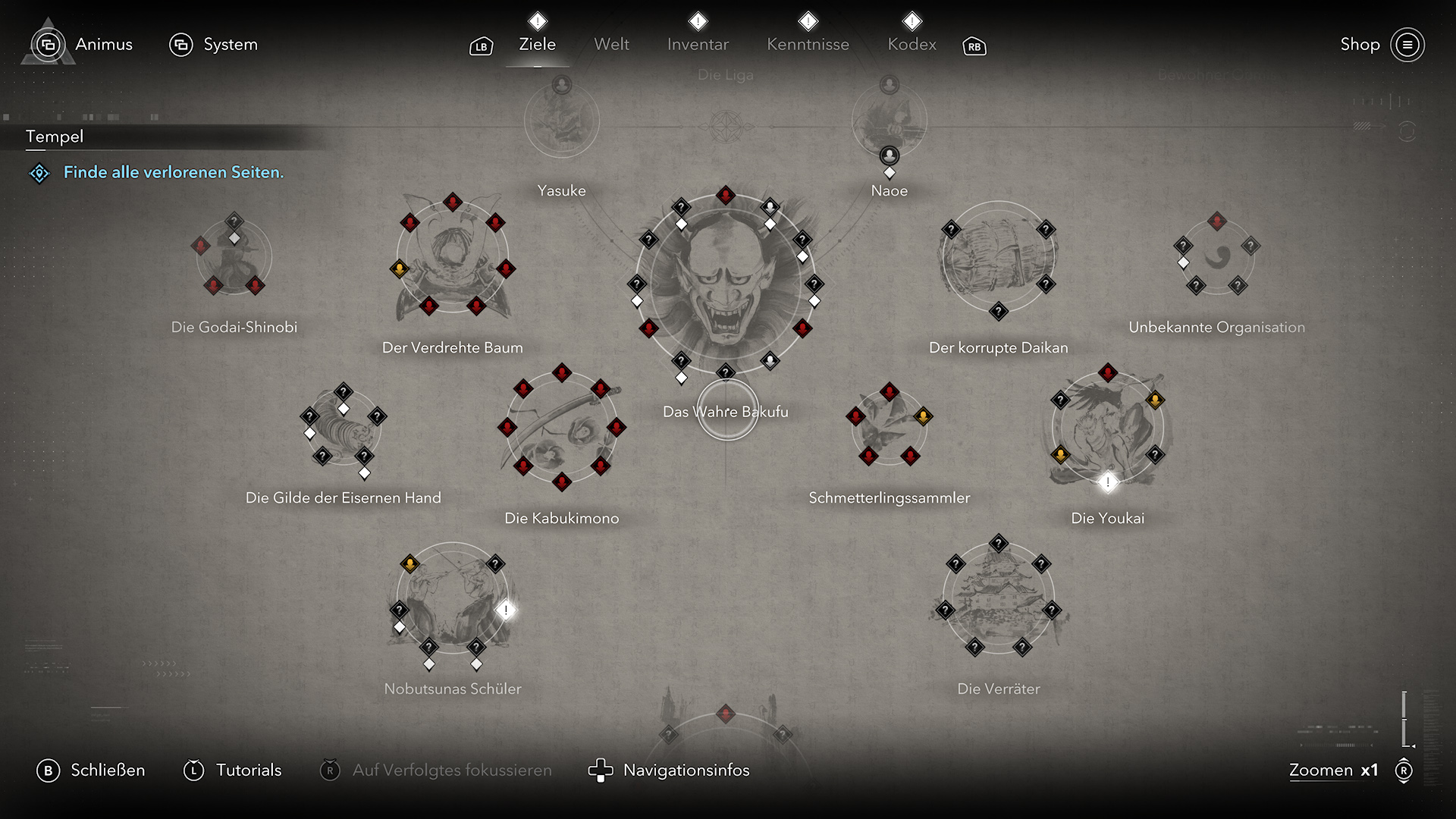Select the Ziele tab
1456x819 pixels.
(537, 44)
